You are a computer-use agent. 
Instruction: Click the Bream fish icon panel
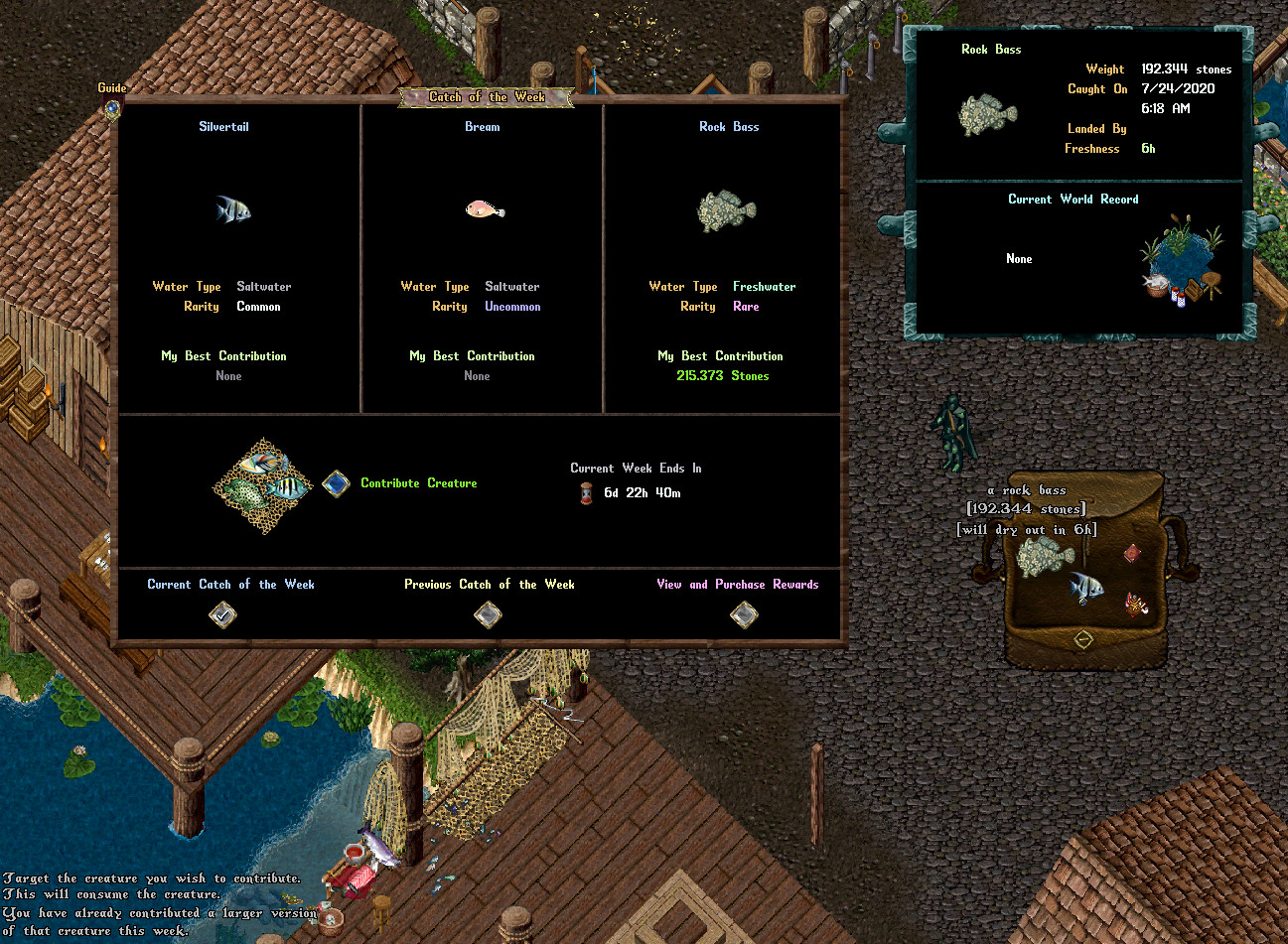pos(485,209)
